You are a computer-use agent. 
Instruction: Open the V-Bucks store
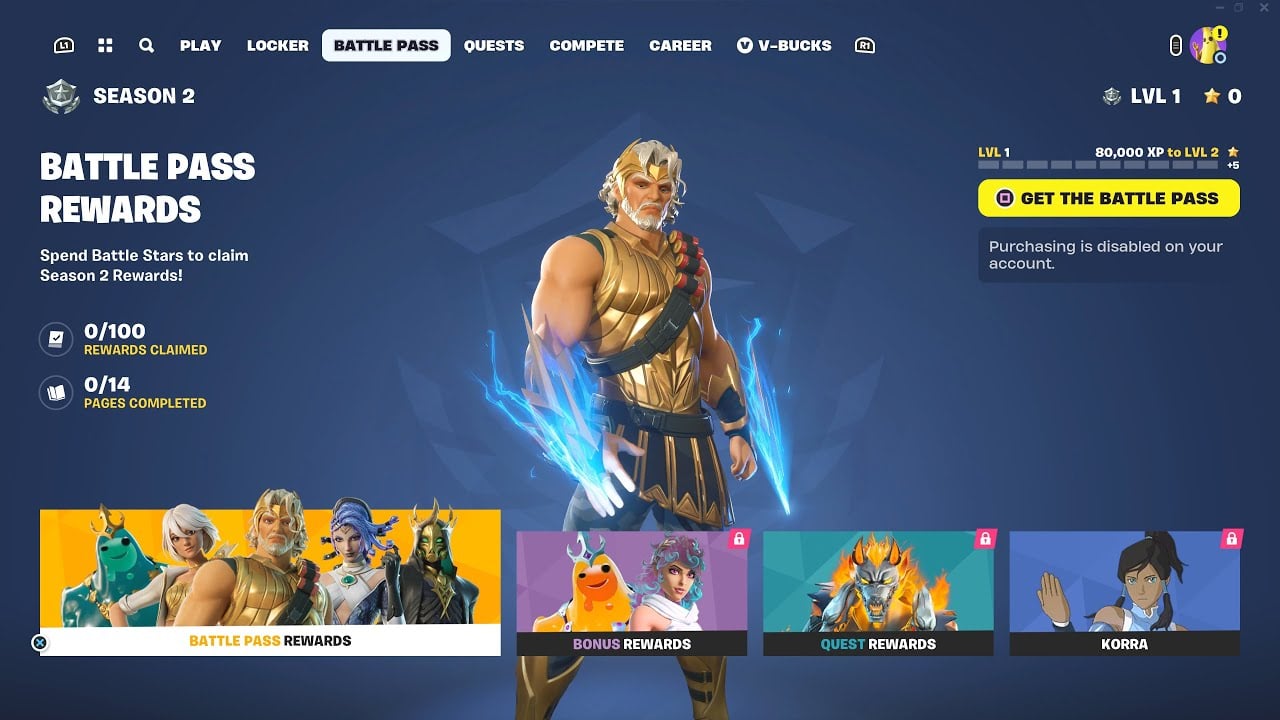[783, 45]
